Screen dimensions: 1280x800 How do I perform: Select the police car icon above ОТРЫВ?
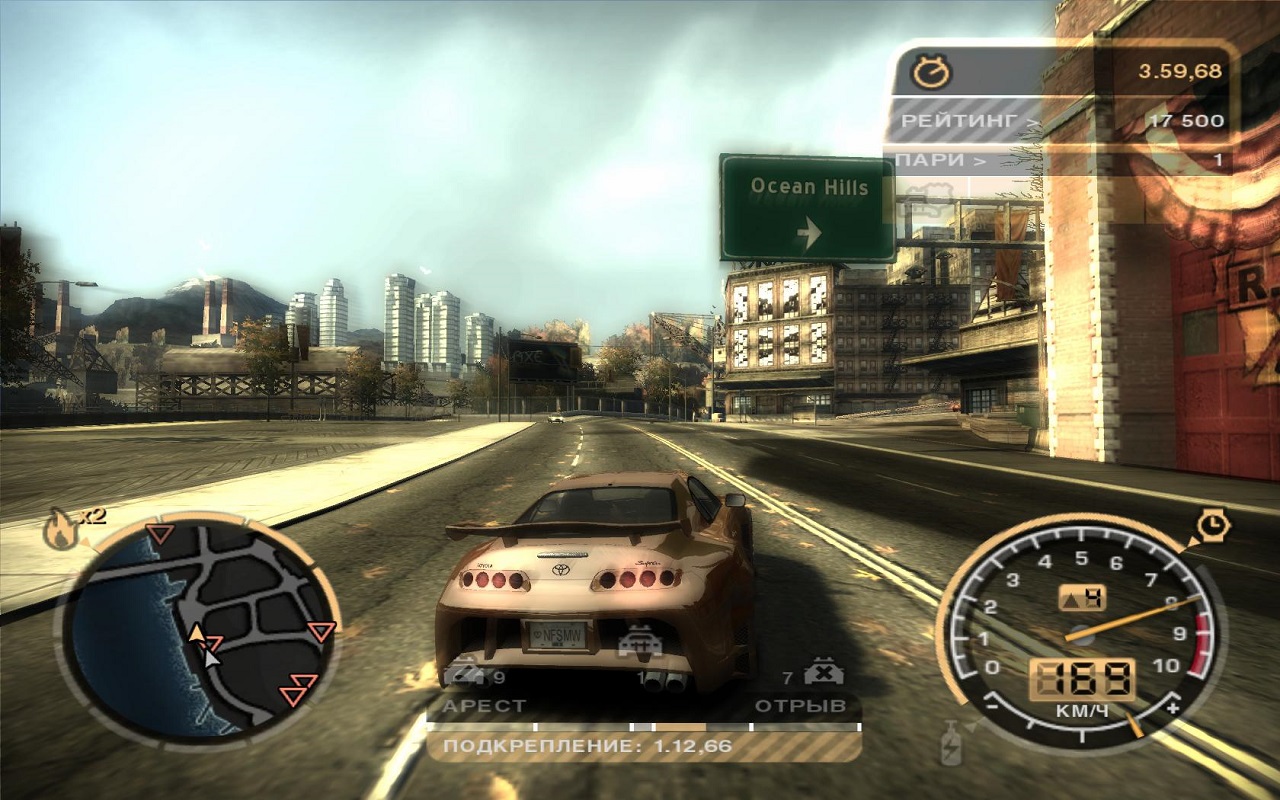coord(823,672)
